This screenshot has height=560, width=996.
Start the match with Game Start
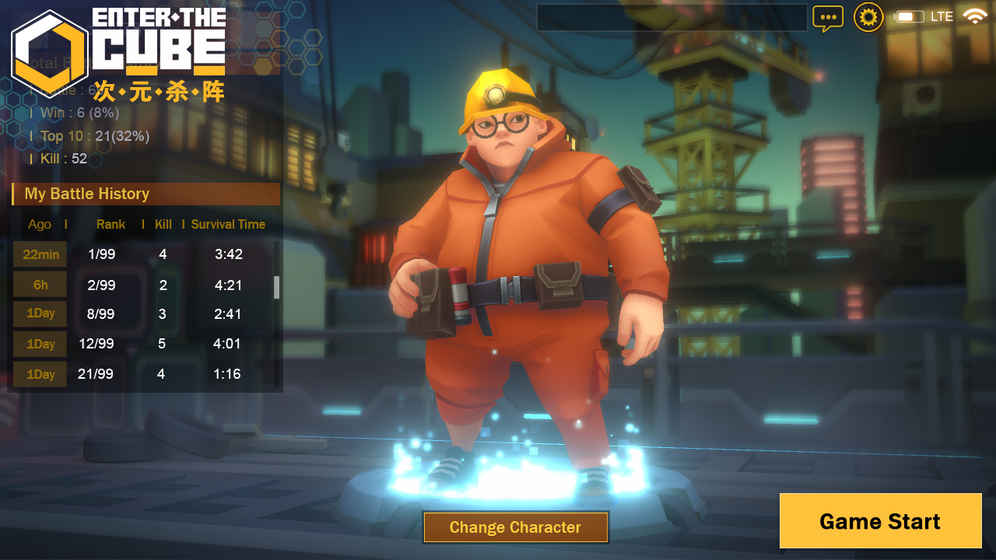(x=879, y=521)
